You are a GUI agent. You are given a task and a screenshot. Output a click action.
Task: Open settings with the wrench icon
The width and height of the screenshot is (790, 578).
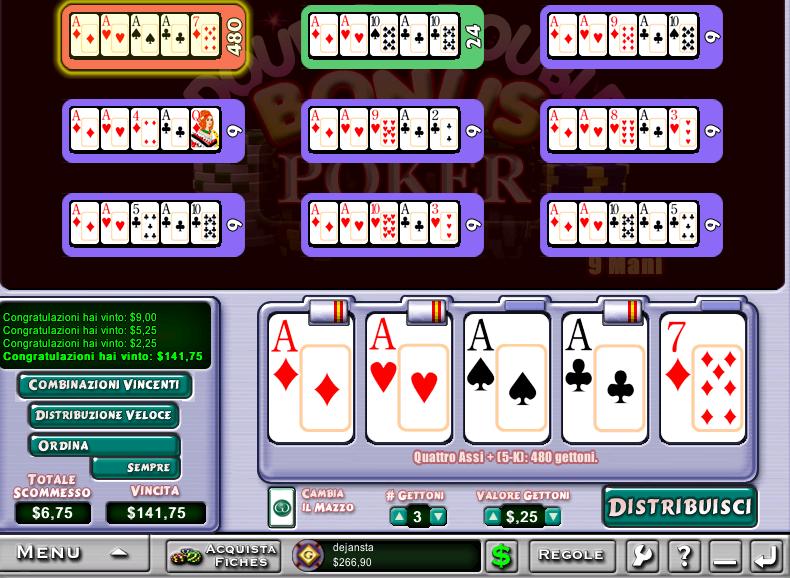pyautogui.click(x=643, y=555)
